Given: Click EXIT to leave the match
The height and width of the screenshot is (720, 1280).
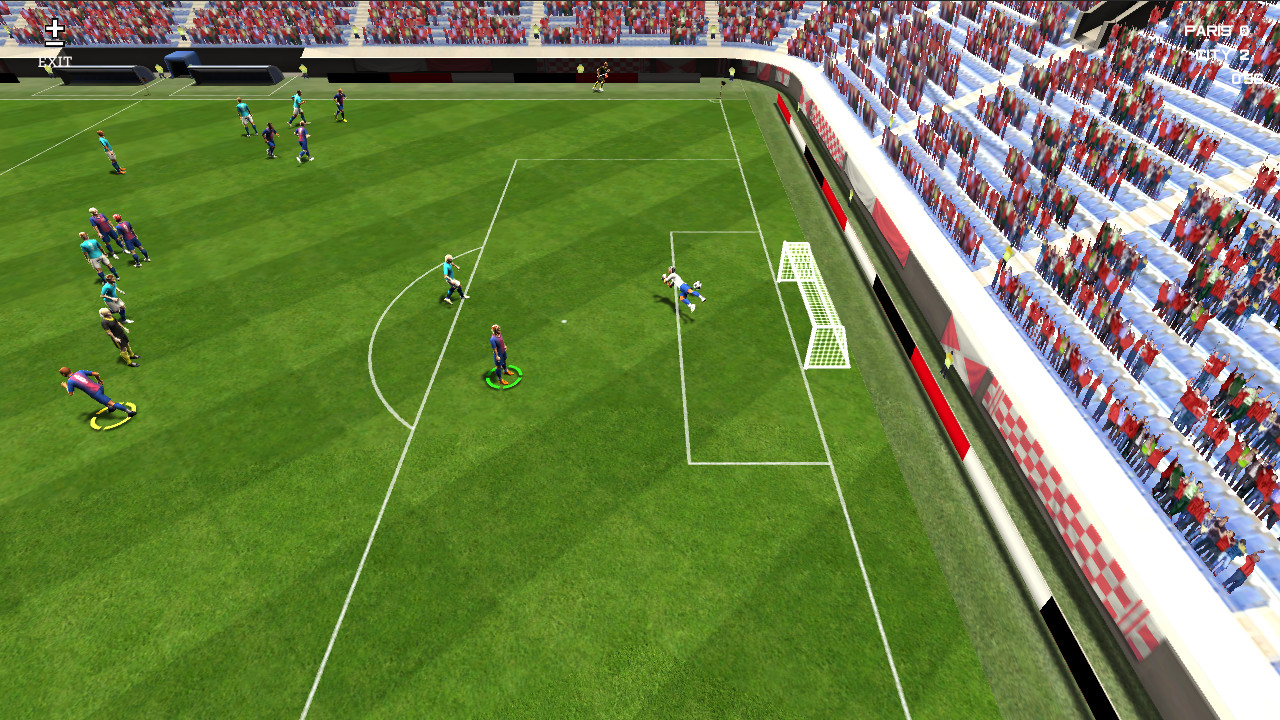Looking at the screenshot, I should coord(55,60).
